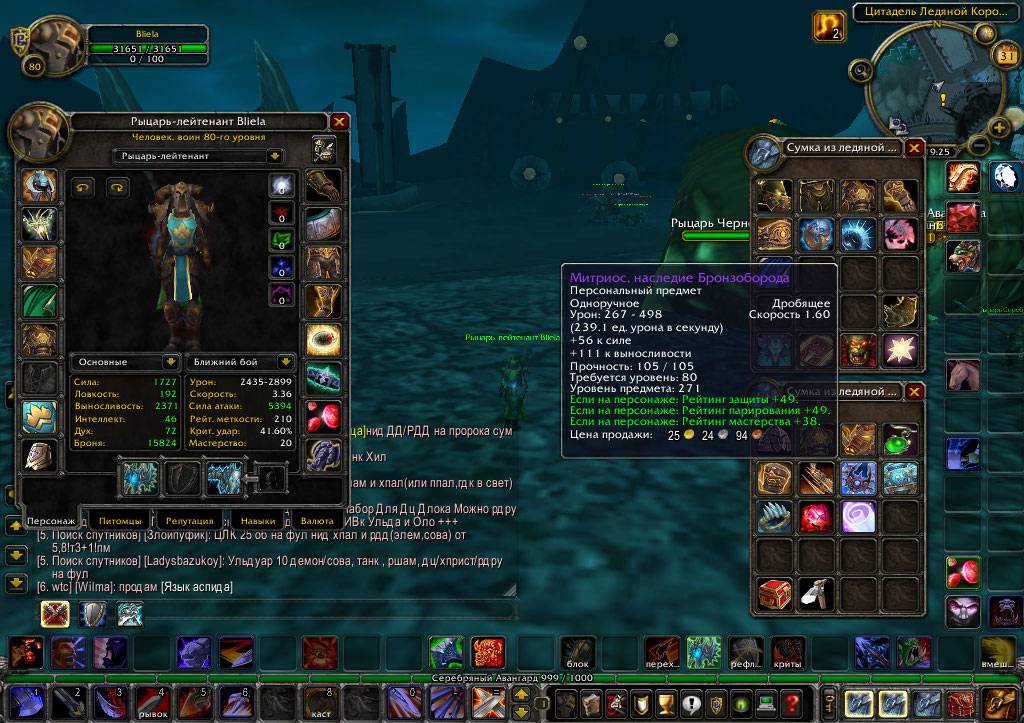The image size is (1024, 723).
Task: Select the equipped helmet slot
Action: (40, 186)
